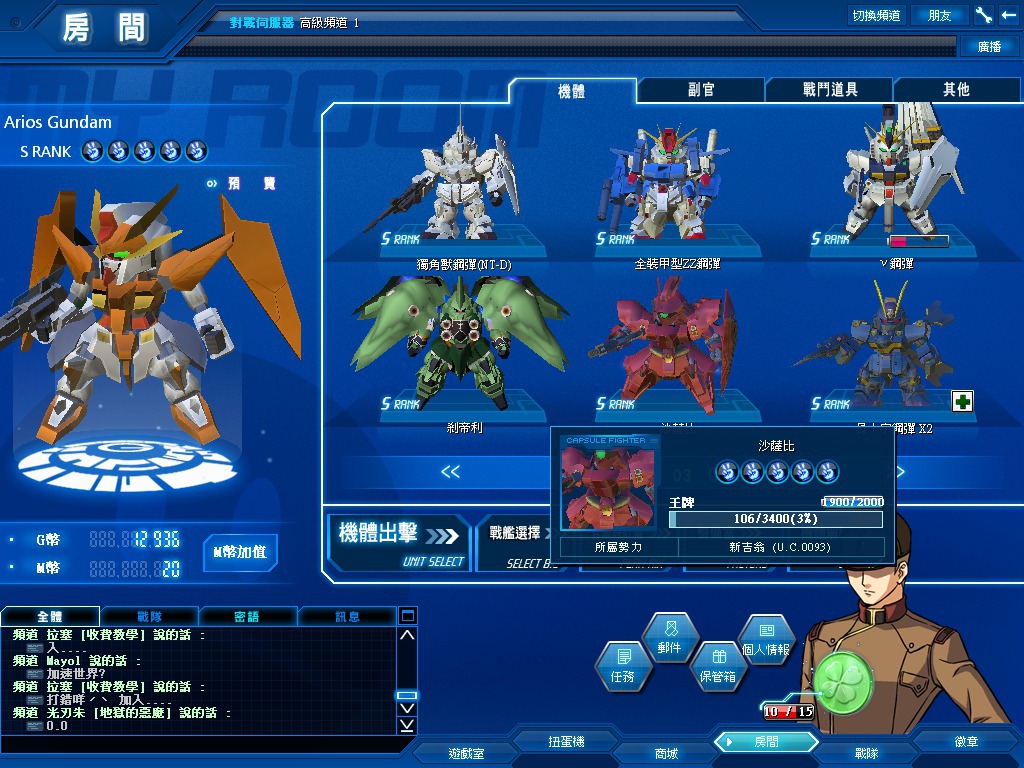Open M幣加值 top-up button

tap(240, 552)
